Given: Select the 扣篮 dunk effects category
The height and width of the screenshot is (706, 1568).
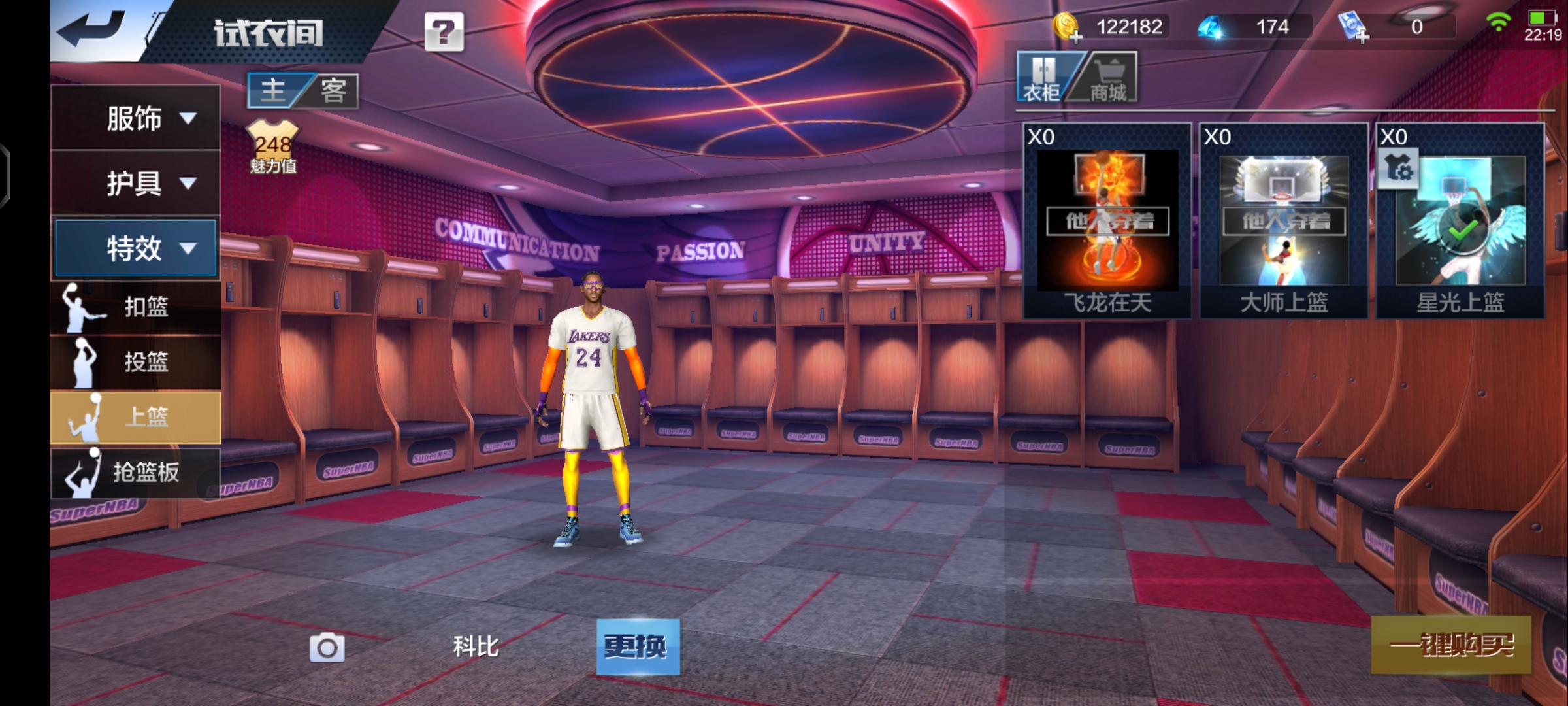Looking at the screenshot, I should coord(135,307).
